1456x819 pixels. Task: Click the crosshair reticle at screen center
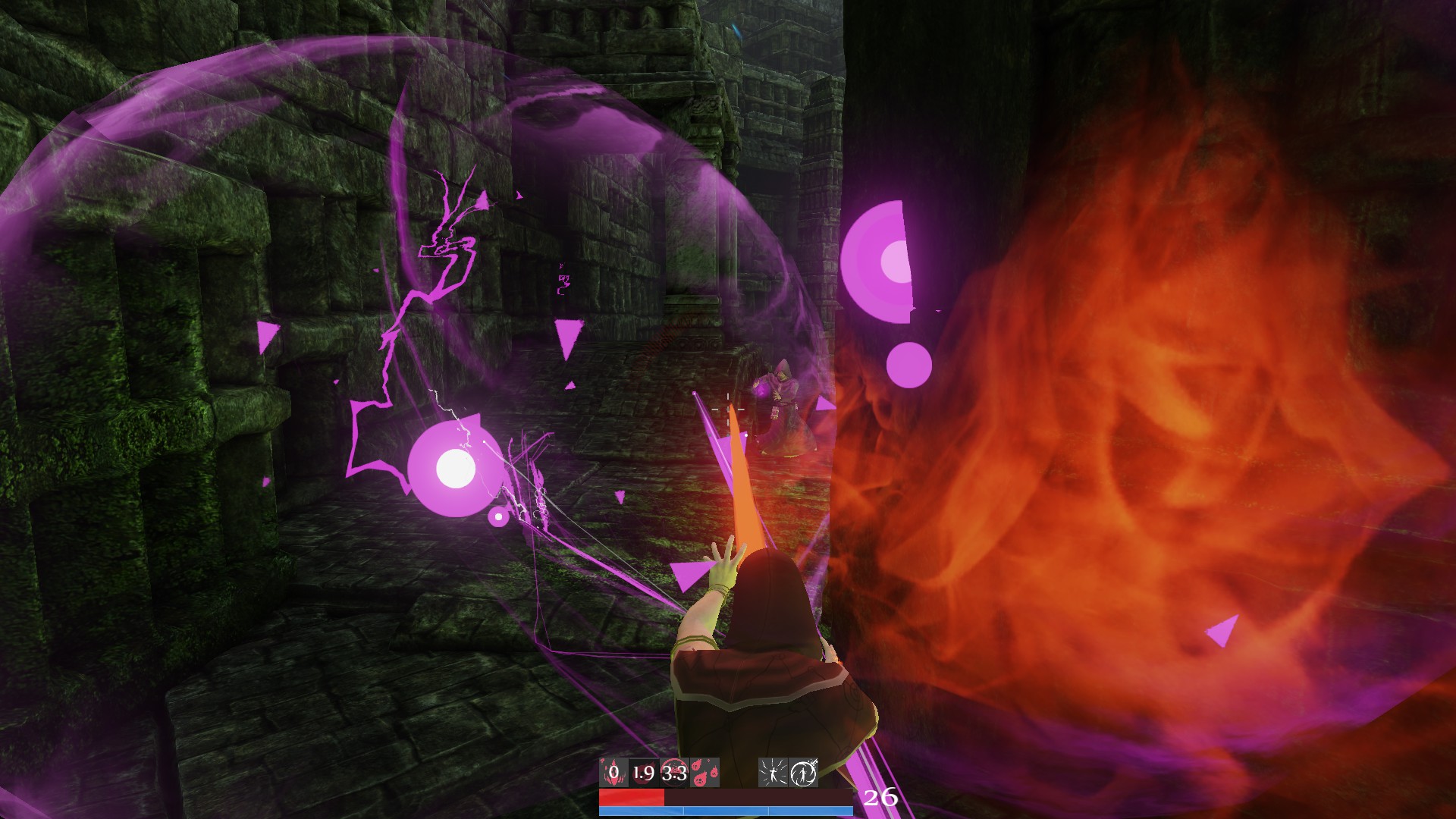(726, 409)
